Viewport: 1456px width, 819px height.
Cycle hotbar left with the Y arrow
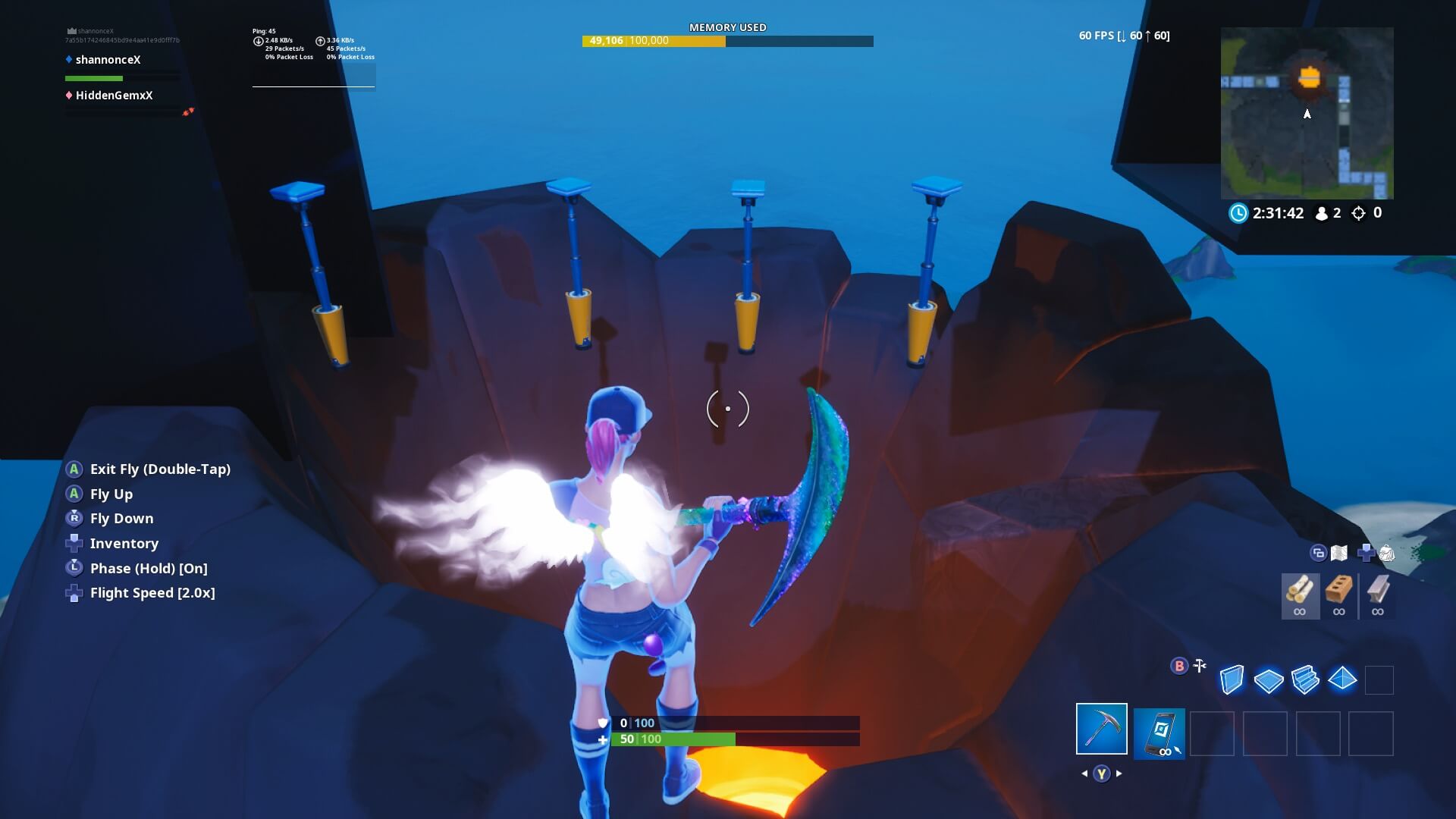point(1082,774)
